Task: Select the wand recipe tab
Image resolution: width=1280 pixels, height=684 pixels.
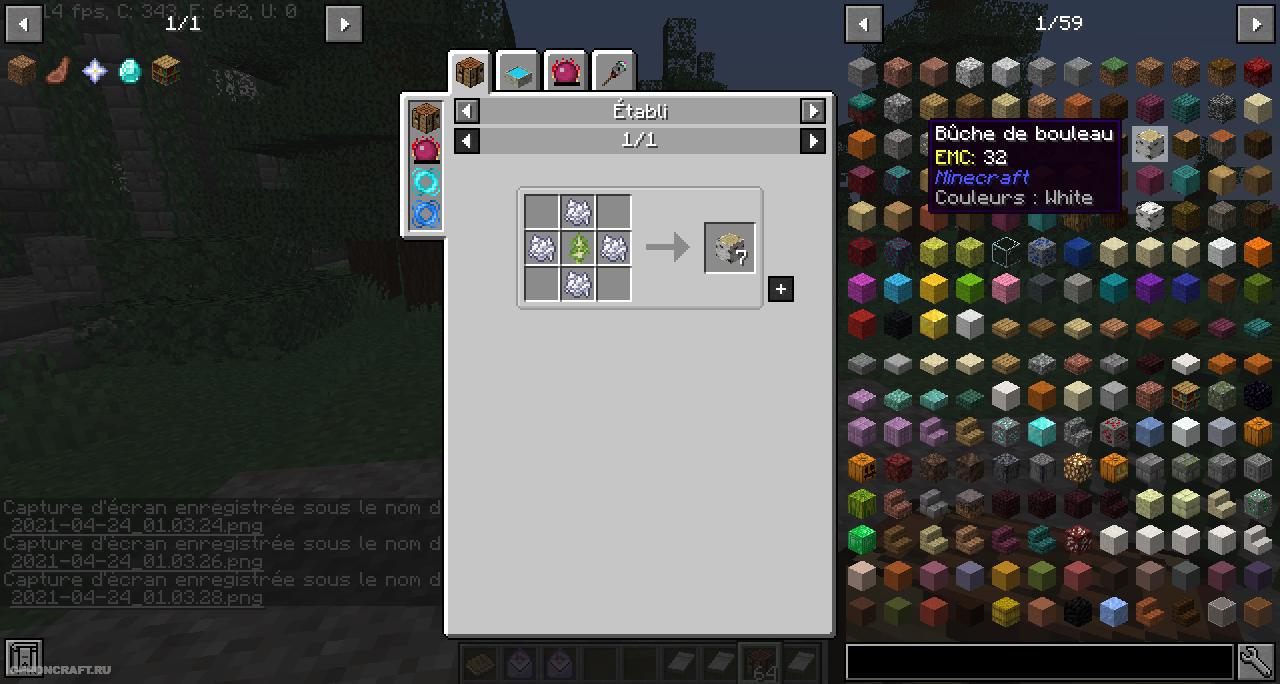Action: (613, 72)
